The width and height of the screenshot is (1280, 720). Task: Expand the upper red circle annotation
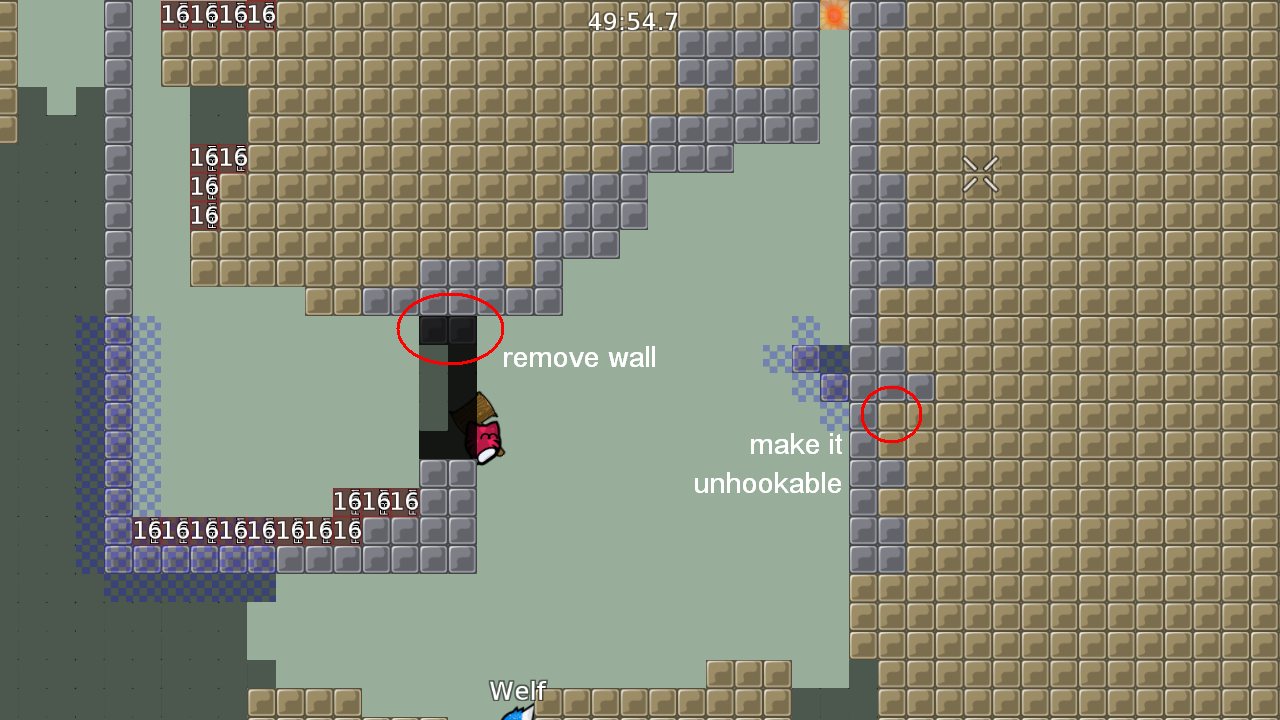[x=450, y=328]
